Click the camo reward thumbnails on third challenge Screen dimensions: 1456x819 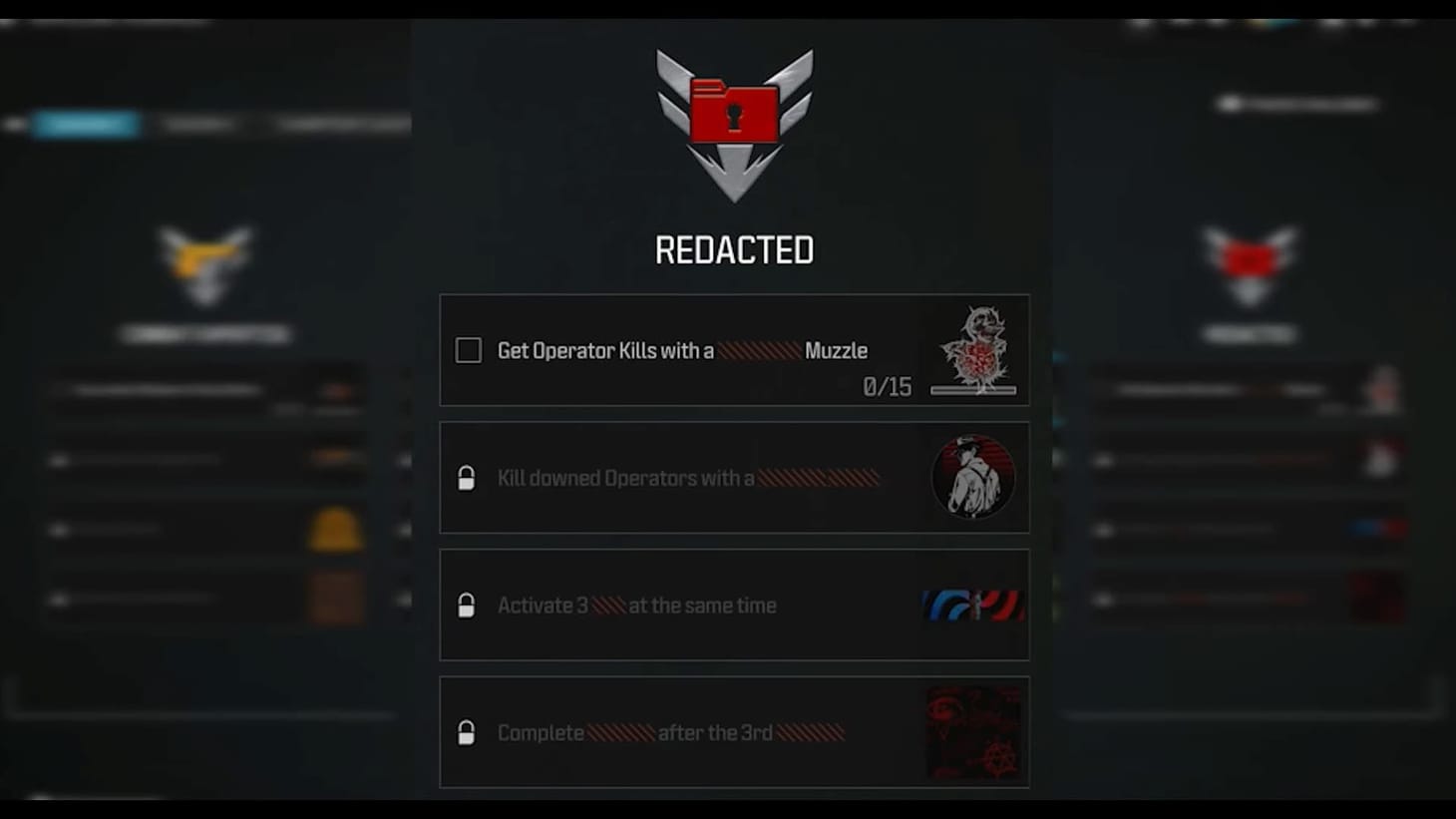pos(973,605)
